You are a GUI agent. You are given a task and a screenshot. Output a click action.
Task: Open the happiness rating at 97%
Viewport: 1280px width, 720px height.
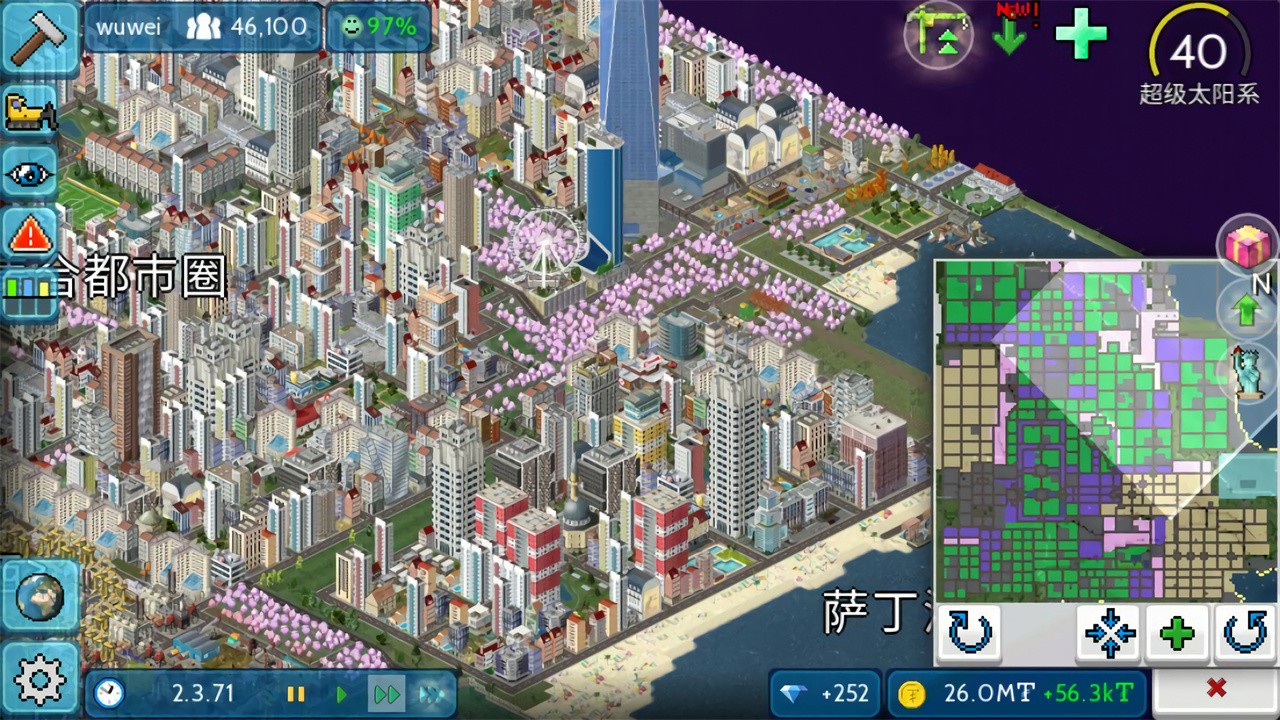tap(379, 27)
